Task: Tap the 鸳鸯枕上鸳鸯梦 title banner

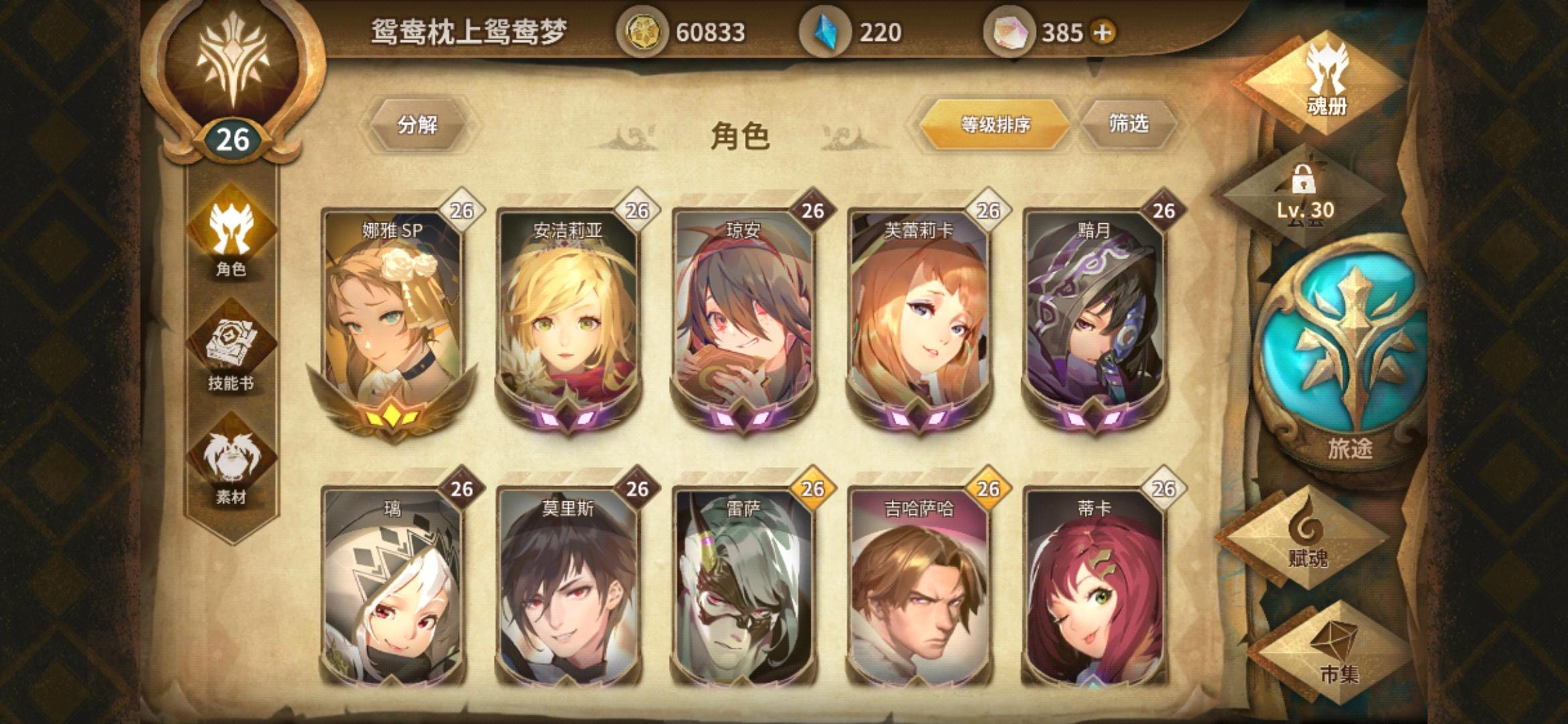Action: coord(469,30)
